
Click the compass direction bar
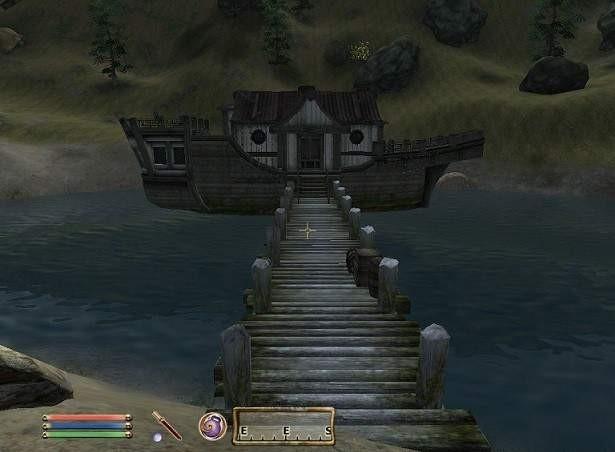click(283, 427)
